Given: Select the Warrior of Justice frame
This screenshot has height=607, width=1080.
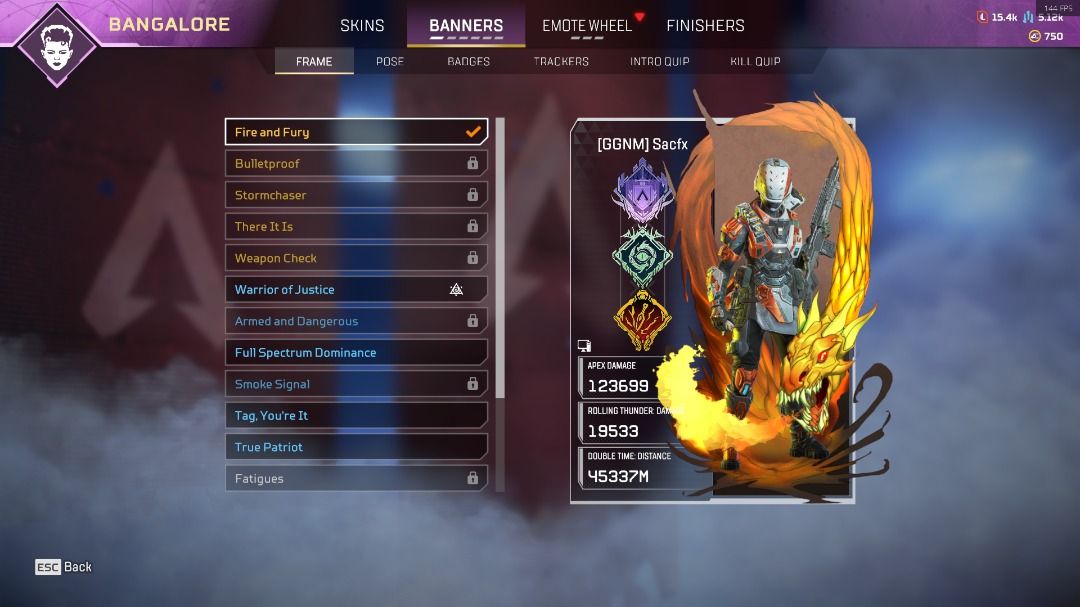Looking at the screenshot, I should coord(356,290).
